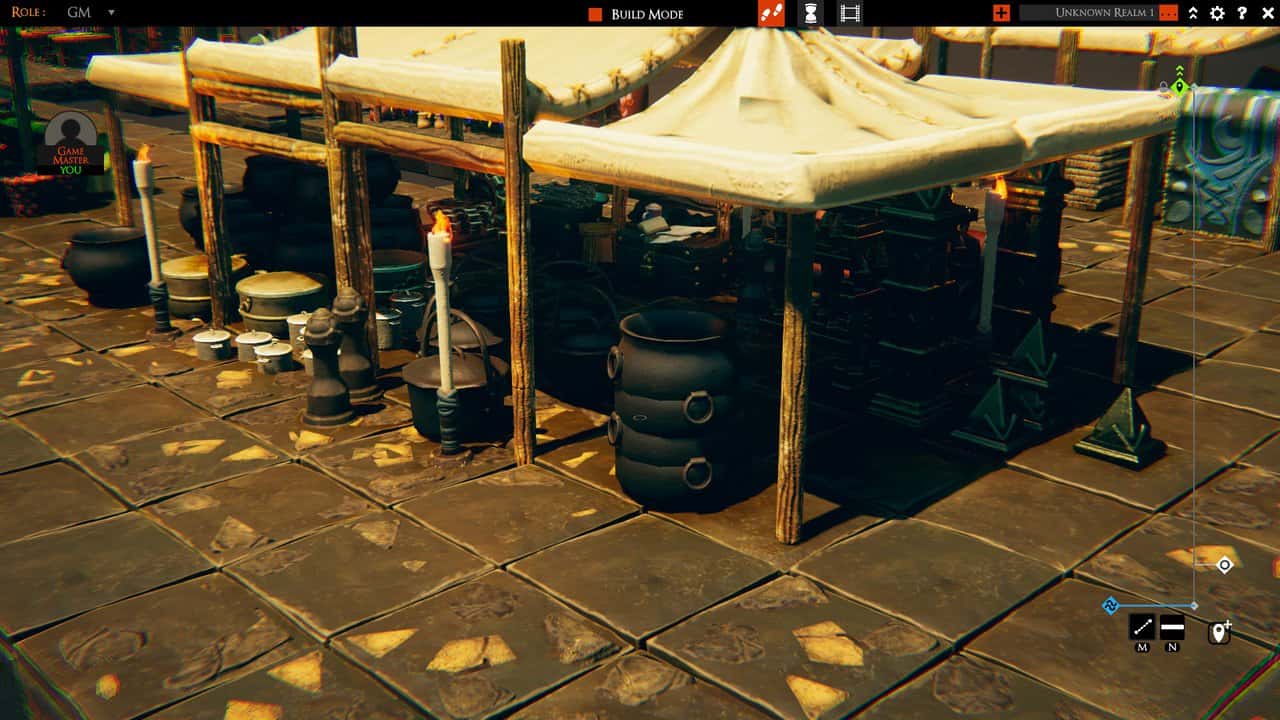Collapse the top bar with double chevron
1280x720 pixels.
point(1194,13)
